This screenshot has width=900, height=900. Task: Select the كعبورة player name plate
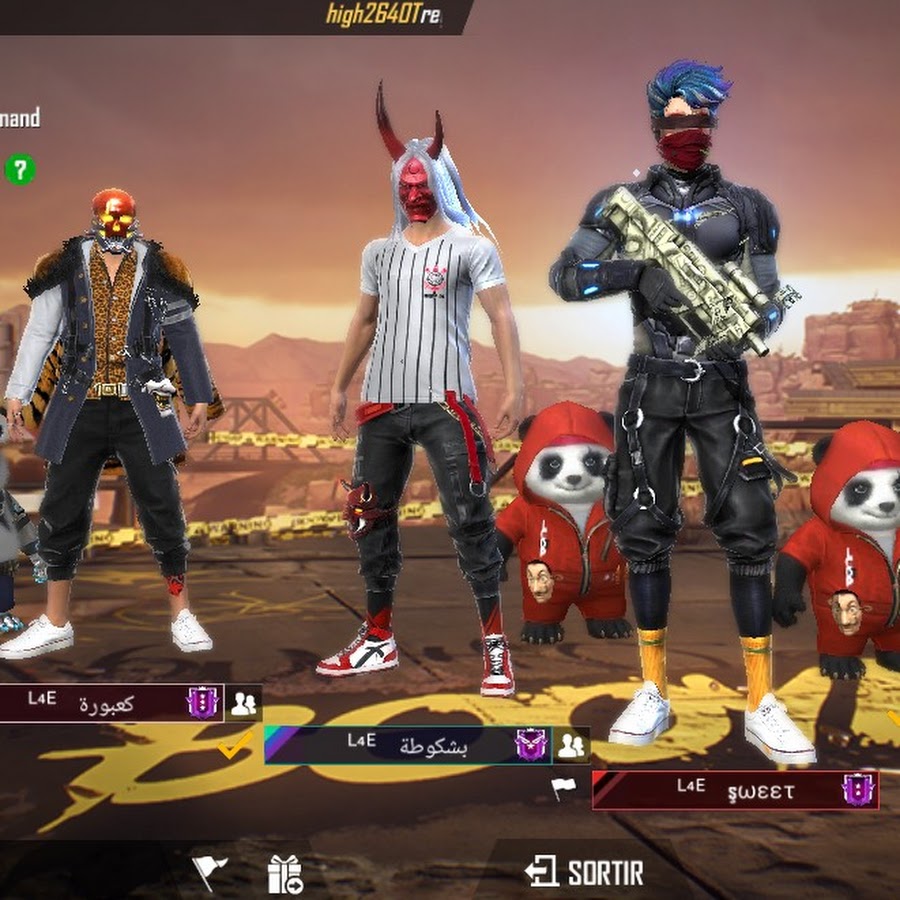[108, 703]
